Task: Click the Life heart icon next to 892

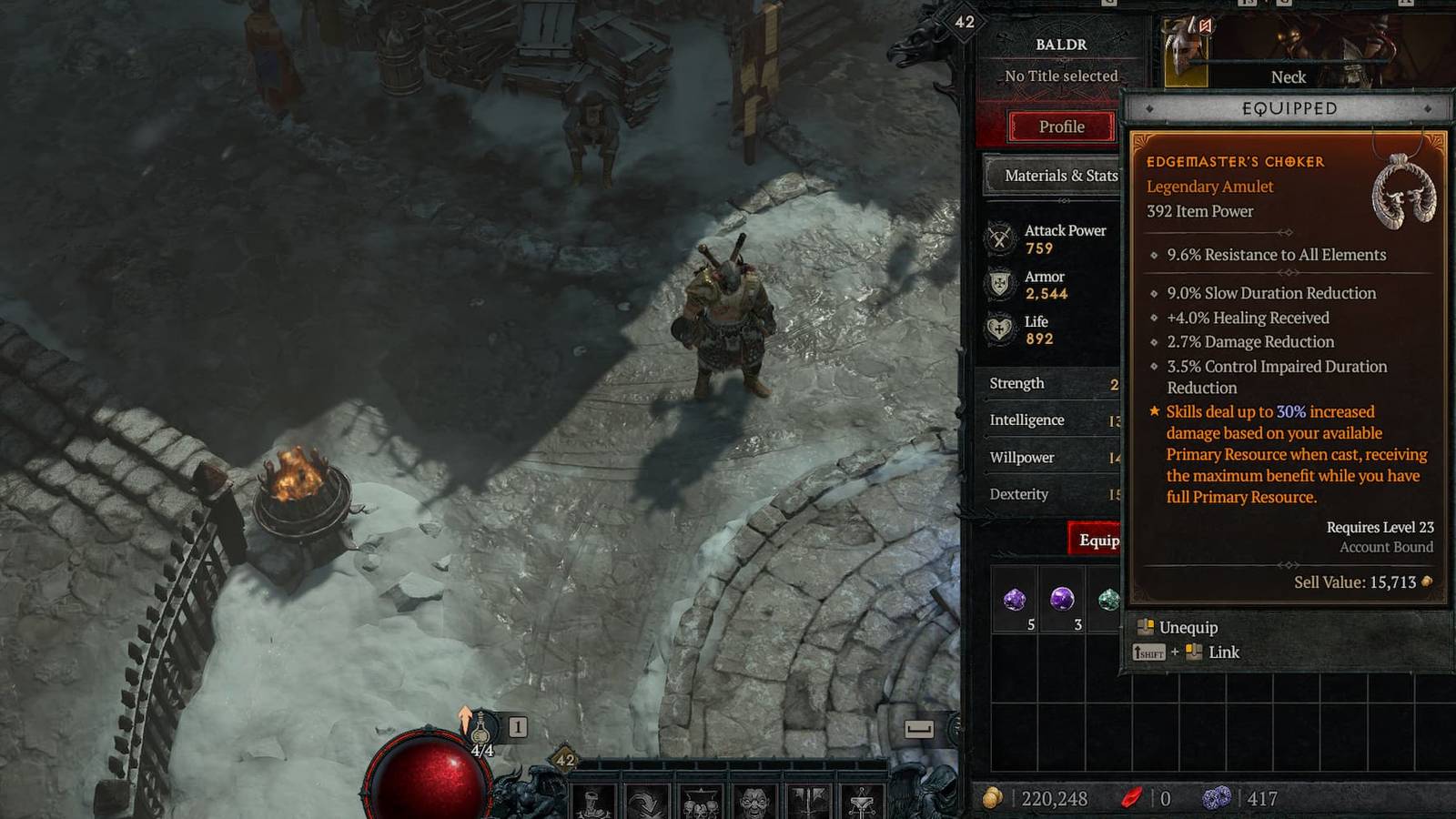Action: point(1001,329)
